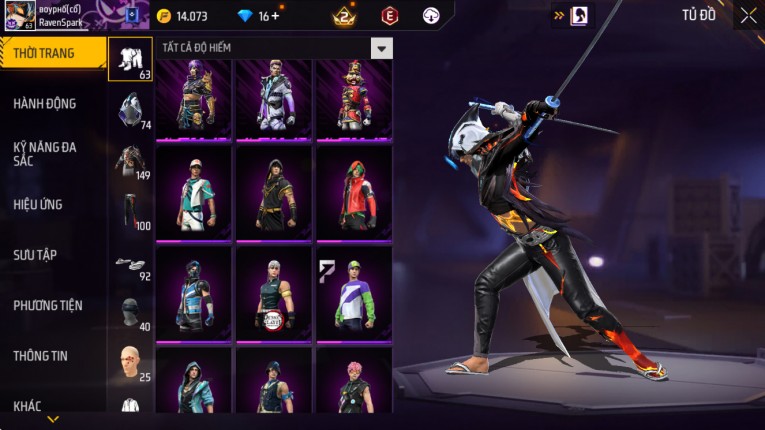Select the red and green hooded outfit
Image resolution: width=765 pixels, height=430 pixels.
pos(354,194)
